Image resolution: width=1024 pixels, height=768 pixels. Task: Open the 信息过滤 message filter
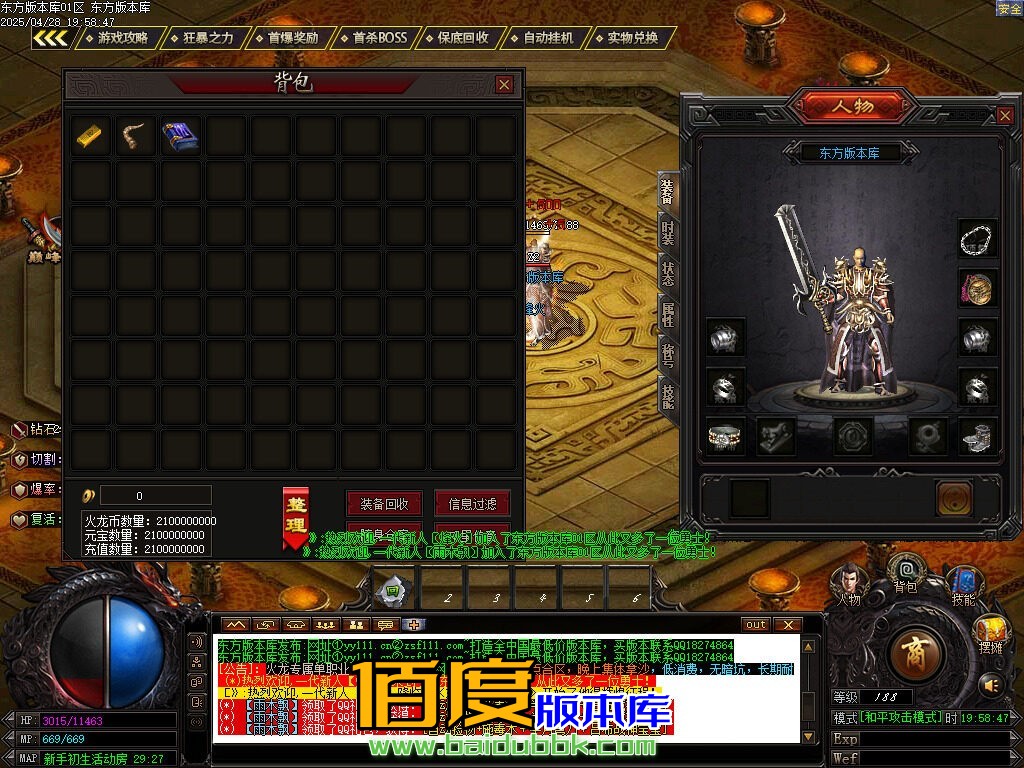(472, 504)
